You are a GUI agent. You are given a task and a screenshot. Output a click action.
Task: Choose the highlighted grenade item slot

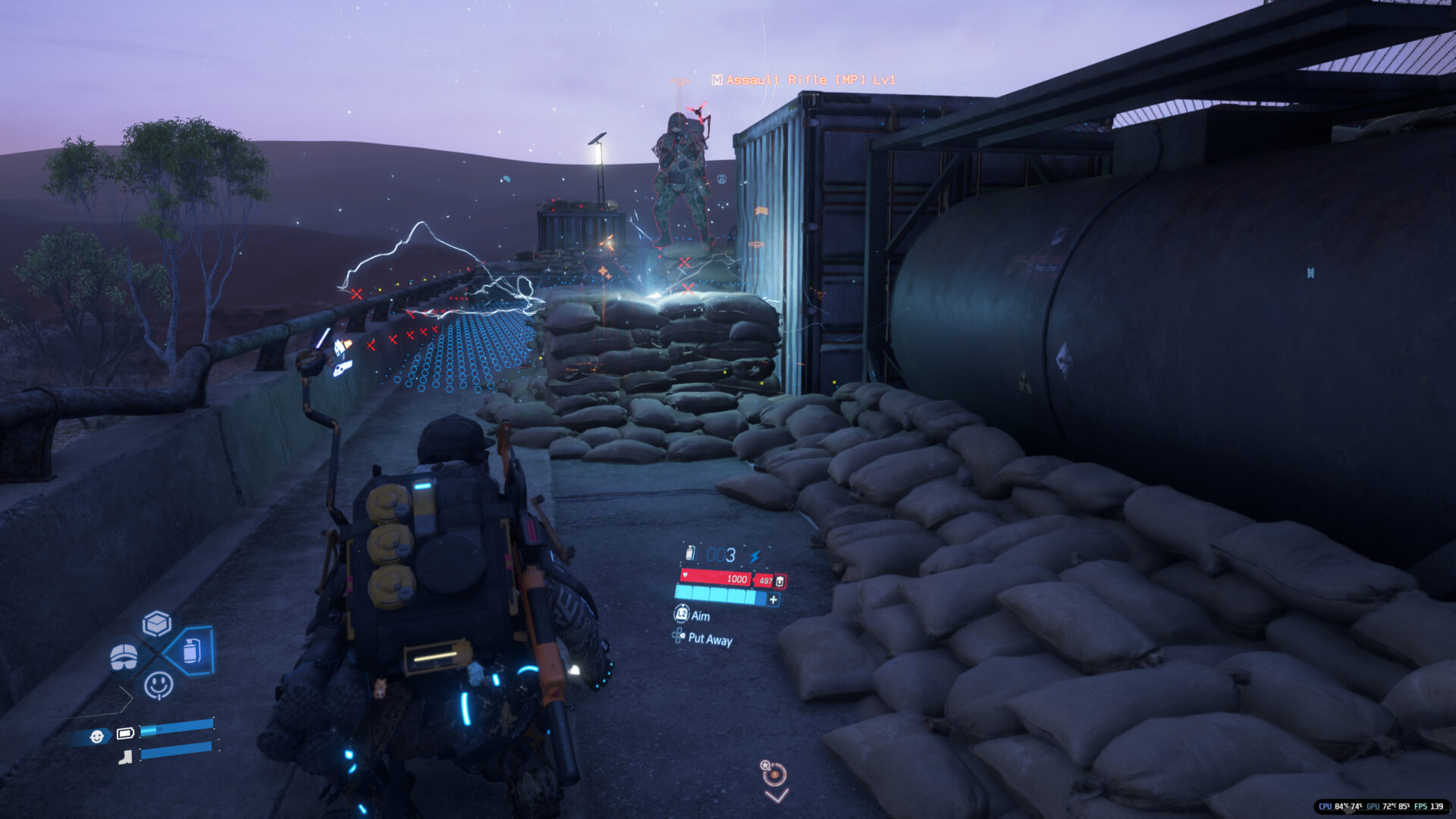point(192,651)
